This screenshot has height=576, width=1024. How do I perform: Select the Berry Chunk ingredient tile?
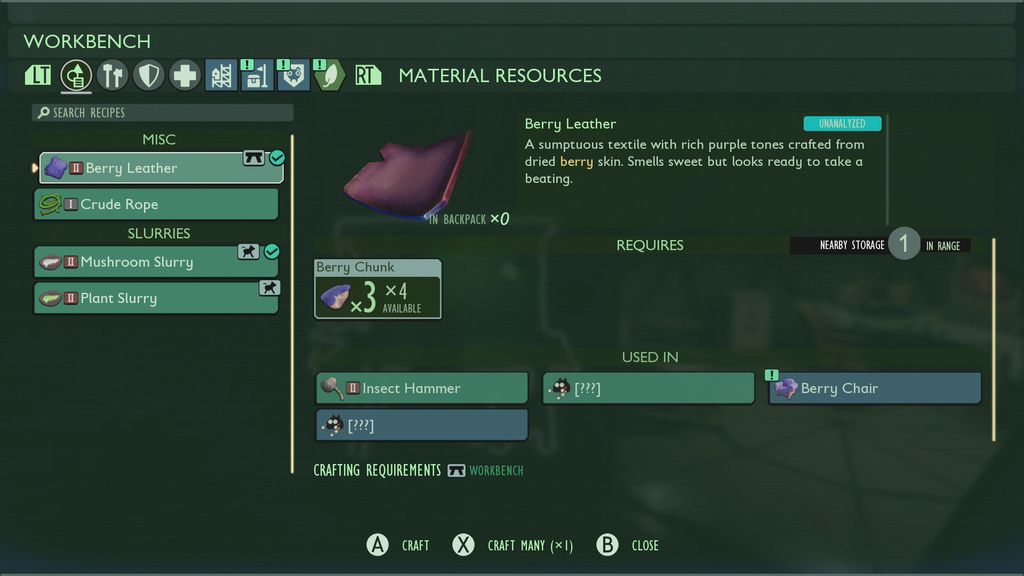377,289
